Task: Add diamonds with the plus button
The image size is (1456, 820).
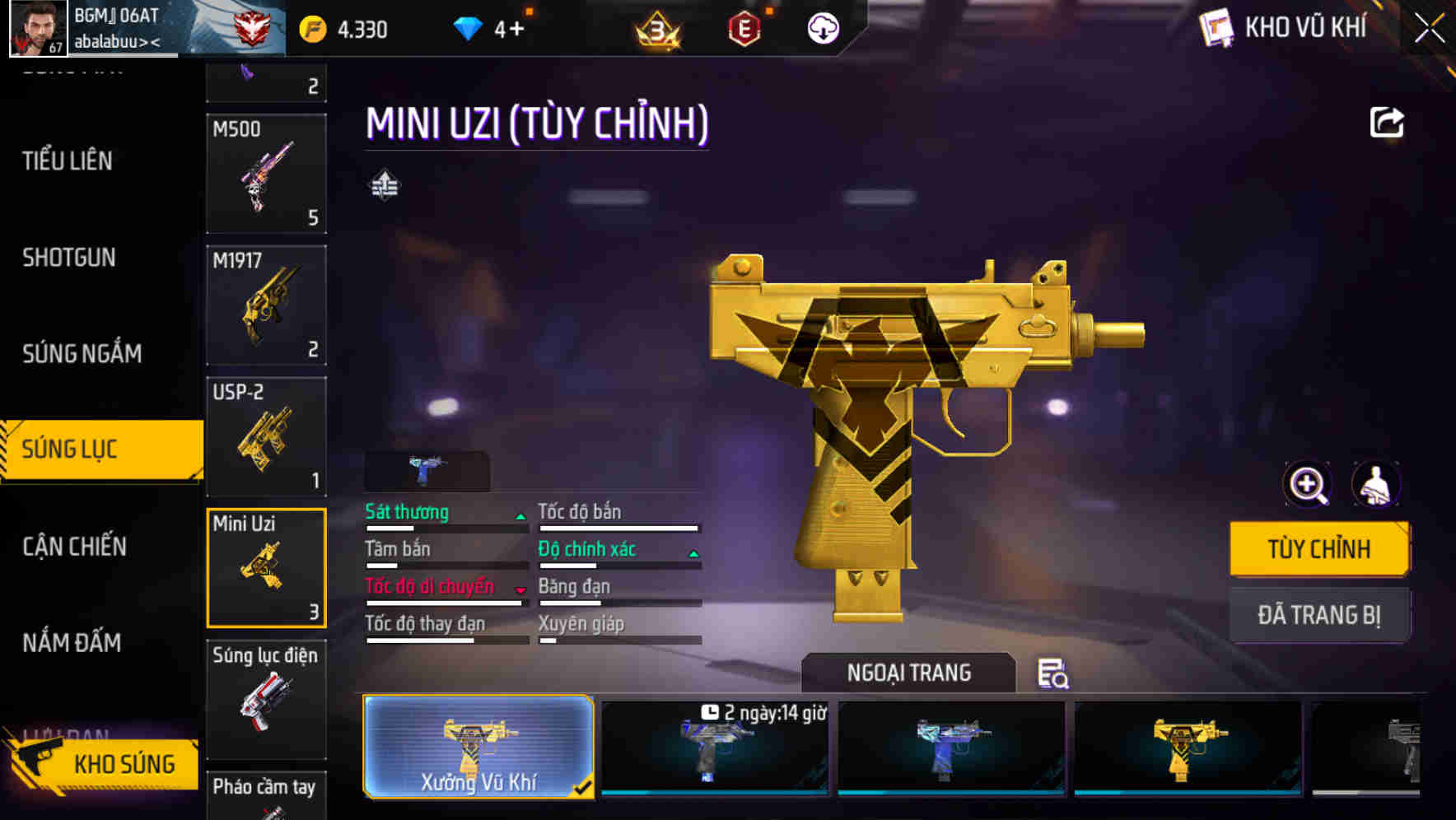Action: 516,30
